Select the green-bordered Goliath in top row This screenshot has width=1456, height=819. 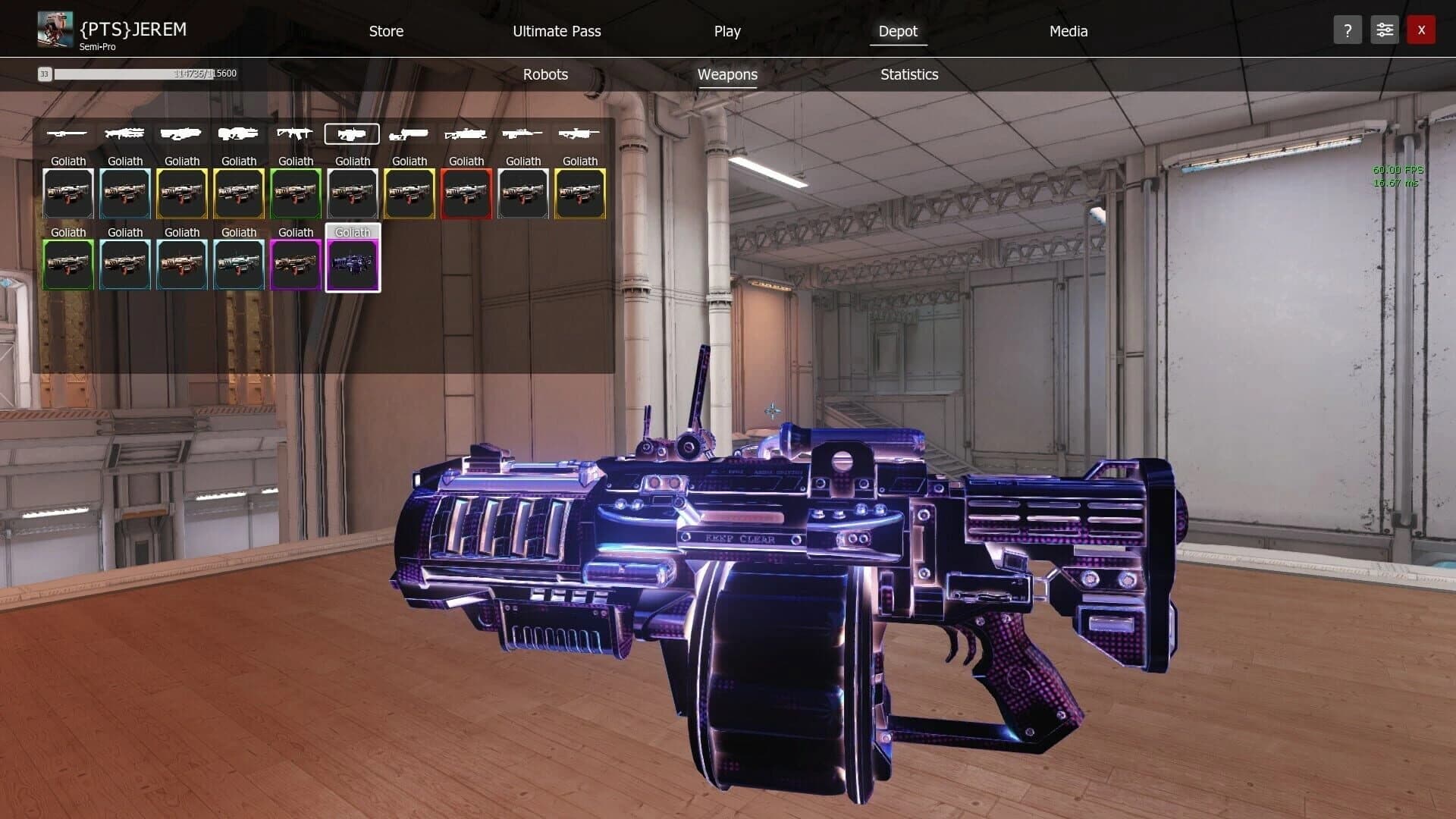click(x=296, y=193)
